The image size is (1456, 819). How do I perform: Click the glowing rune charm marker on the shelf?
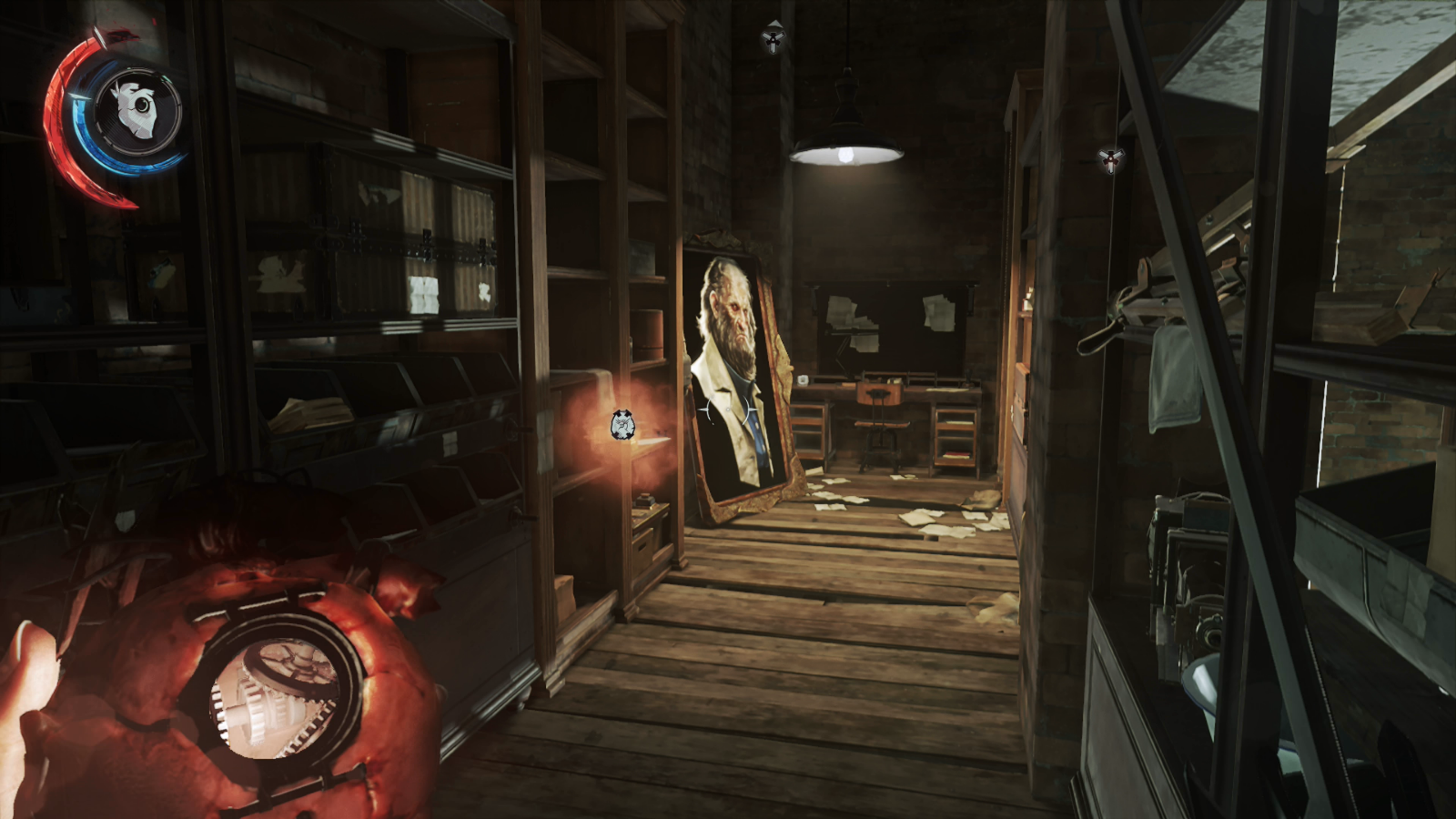tap(622, 424)
